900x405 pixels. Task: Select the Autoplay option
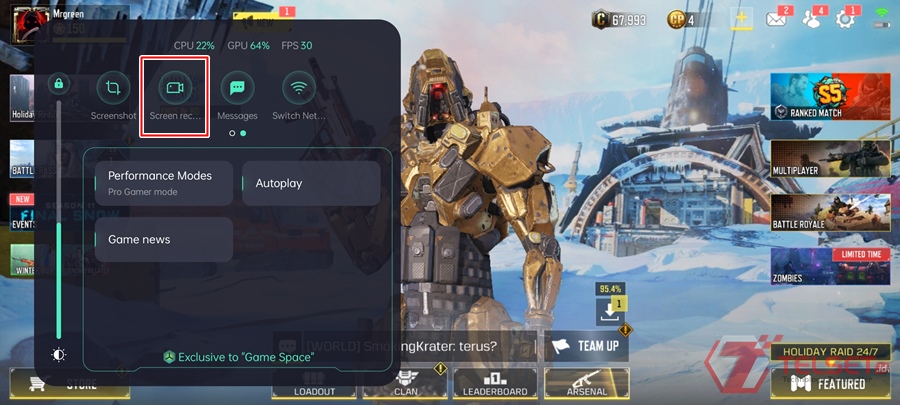[311, 183]
